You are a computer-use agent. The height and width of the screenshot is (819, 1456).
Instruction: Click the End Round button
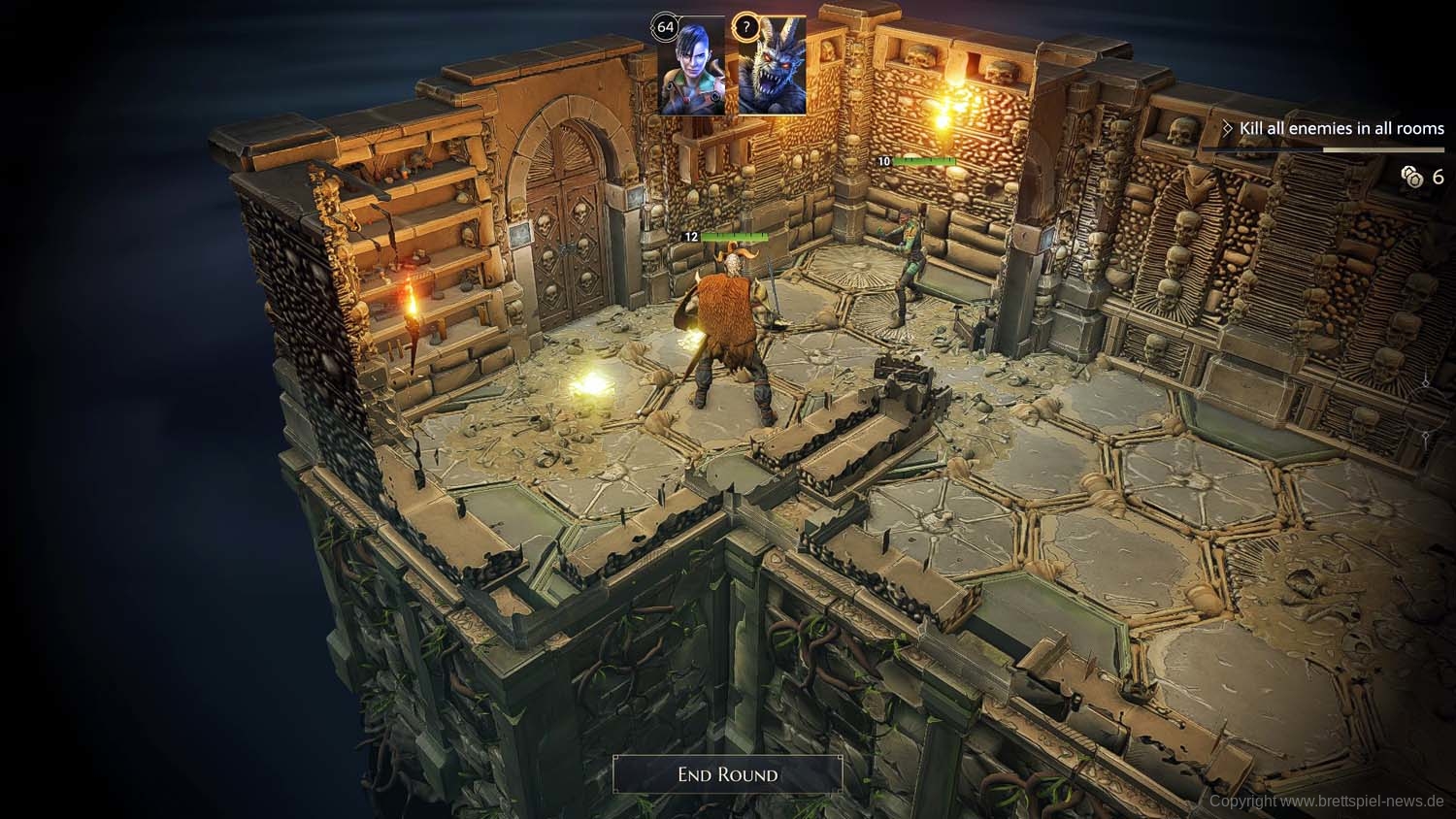pos(727,774)
